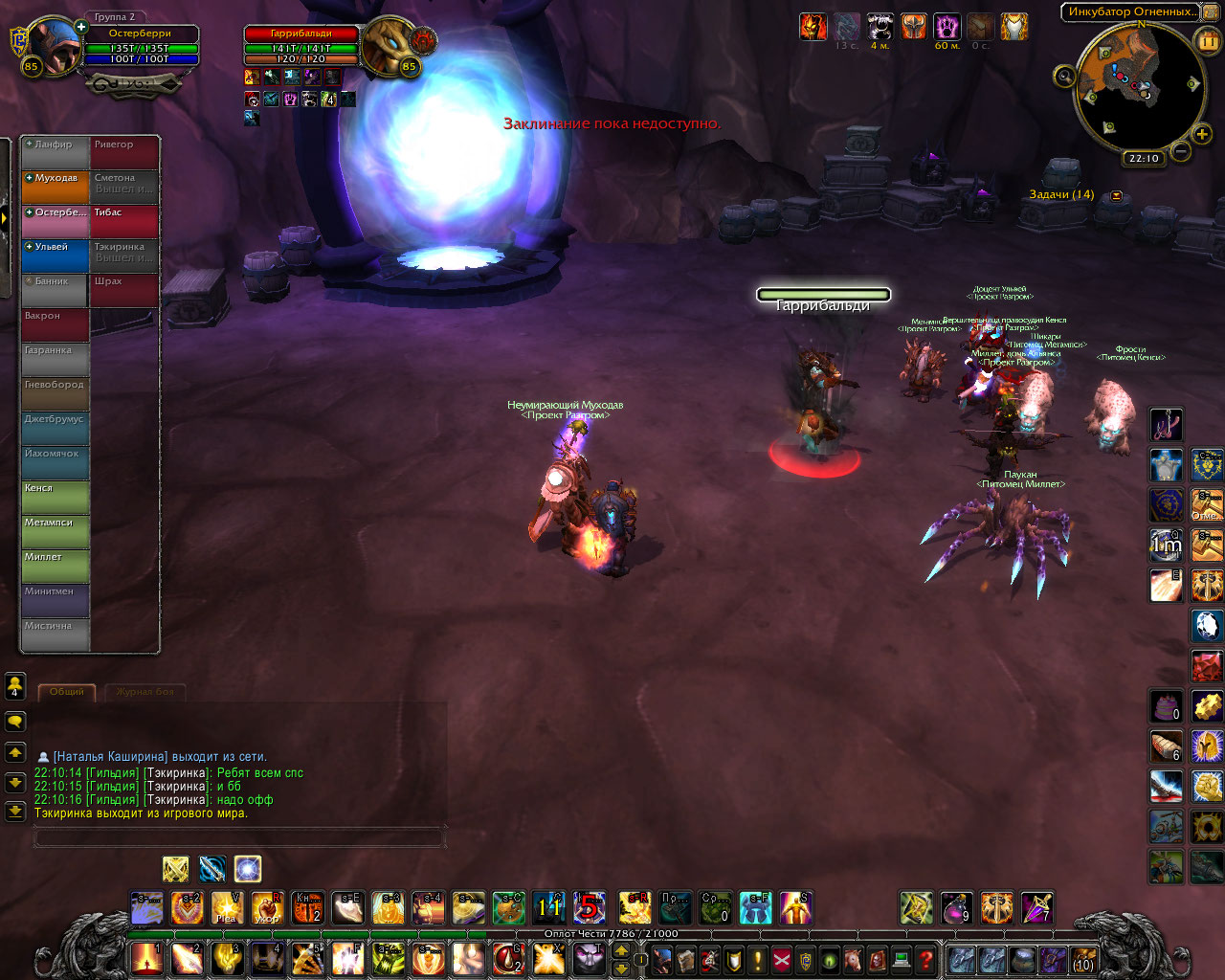Switch to the Журнал боя combat log tab
This screenshot has height=980, width=1225.
point(145,691)
